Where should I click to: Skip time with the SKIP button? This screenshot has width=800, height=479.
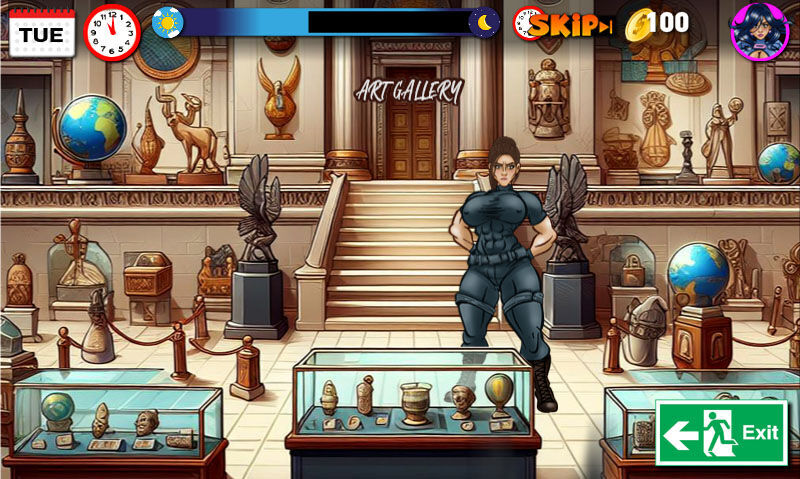567,25
